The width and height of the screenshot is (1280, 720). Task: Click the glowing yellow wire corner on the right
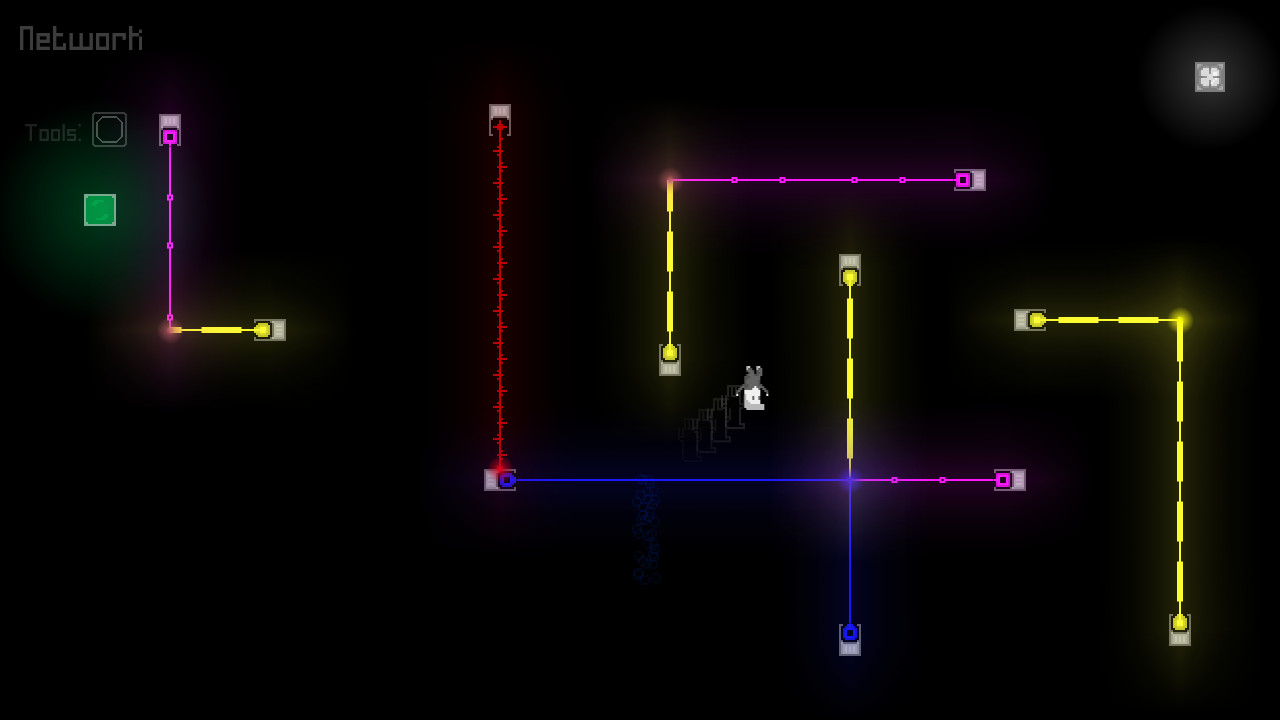pos(1182,319)
